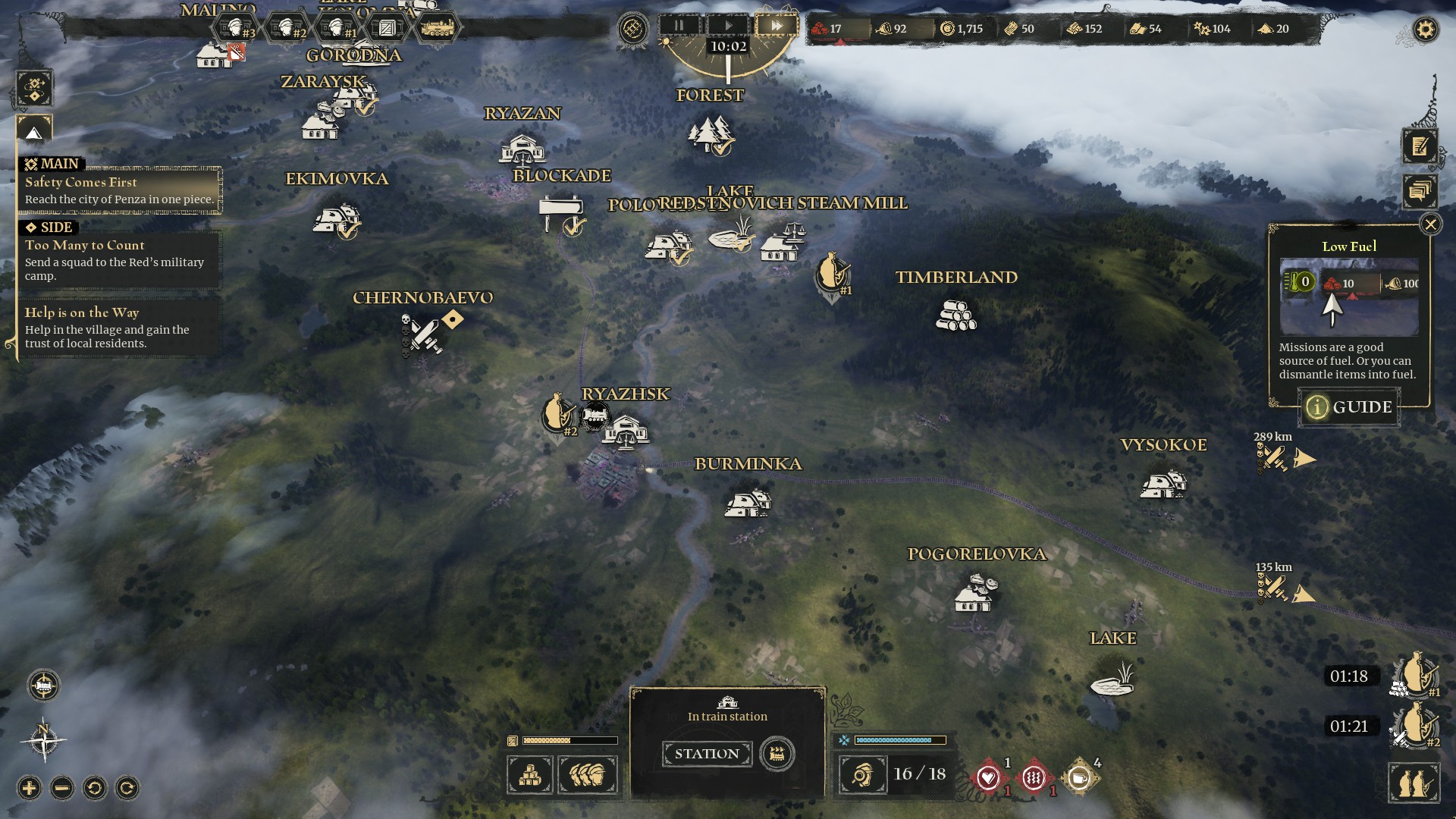The width and height of the screenshot is (1456, 819).
Task: Zoom in the map view
Action: [30, 789]
